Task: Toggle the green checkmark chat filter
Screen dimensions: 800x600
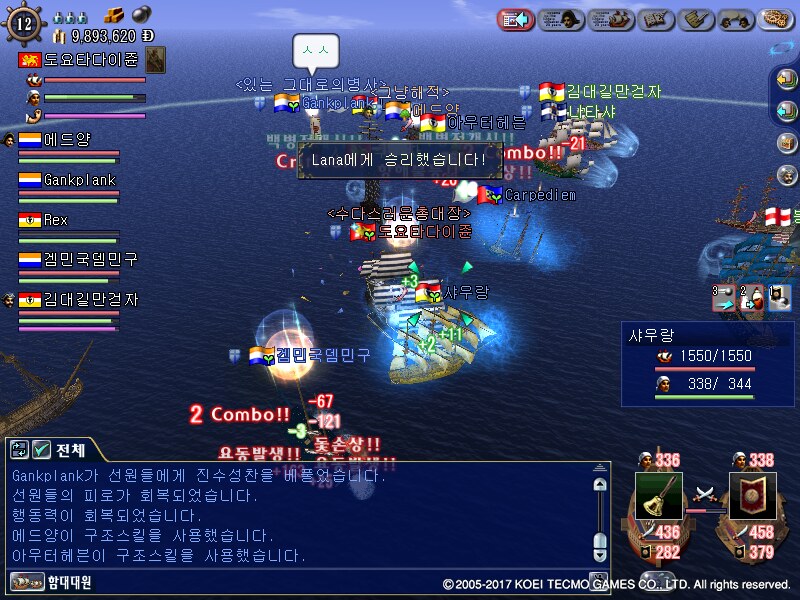Action: (x=41, y=449)
